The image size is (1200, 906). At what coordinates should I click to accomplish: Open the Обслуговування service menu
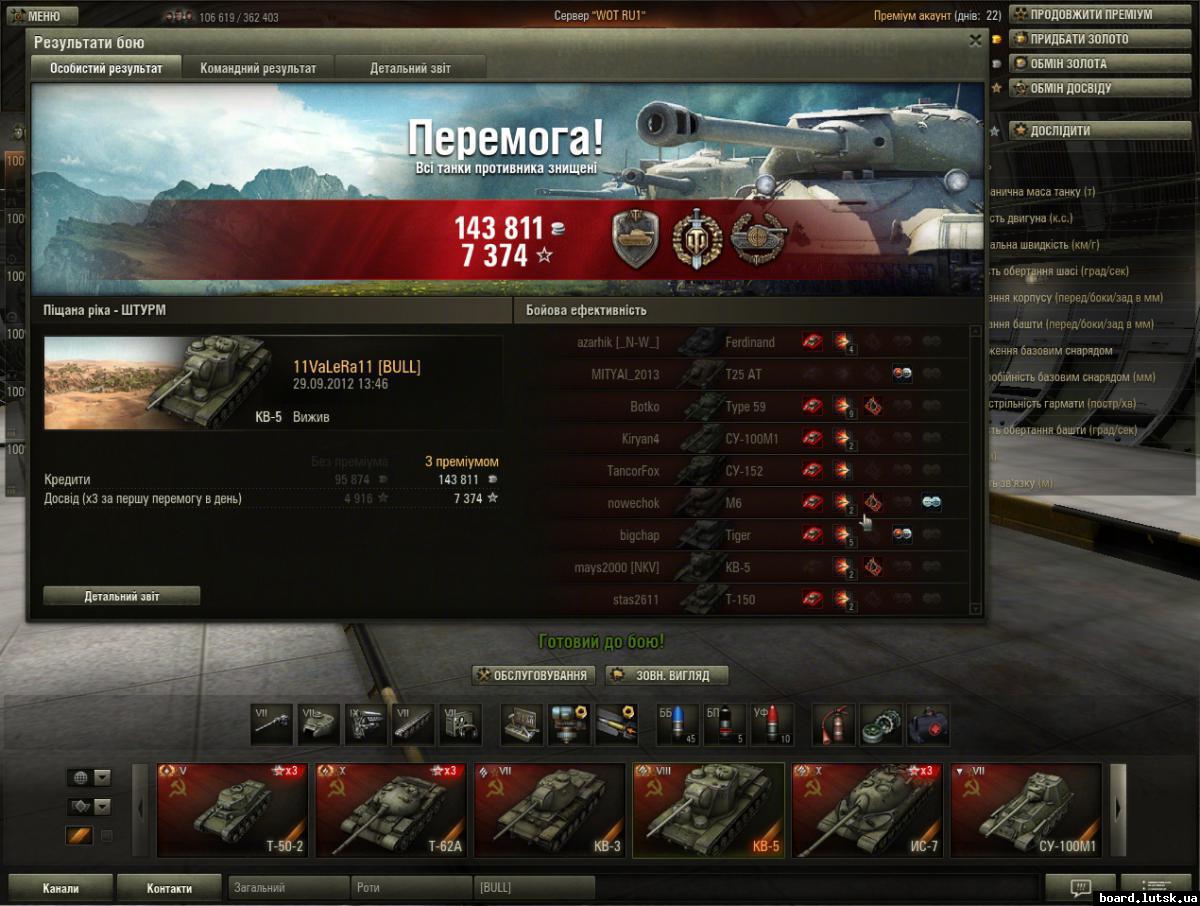click(534, 676)
